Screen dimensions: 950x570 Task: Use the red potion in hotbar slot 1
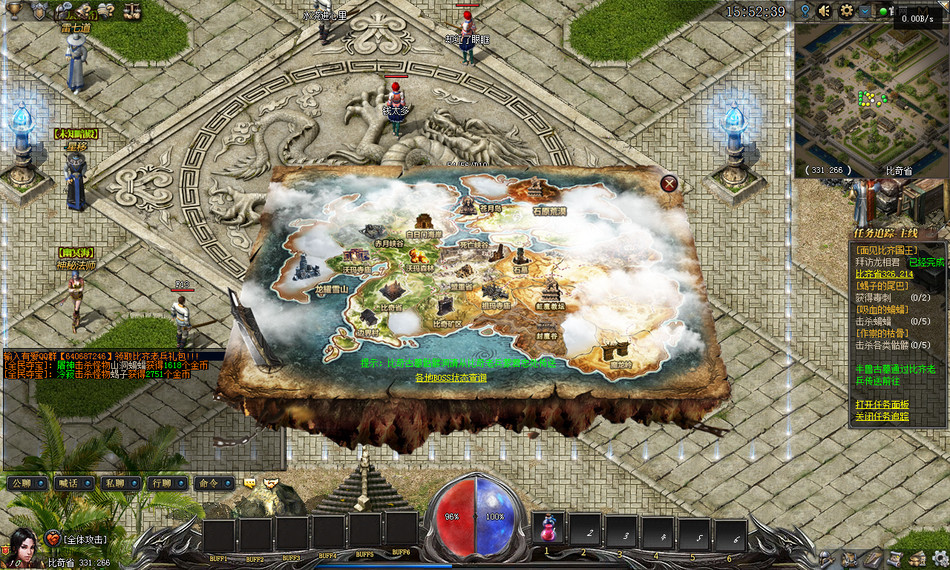[547, 530]
